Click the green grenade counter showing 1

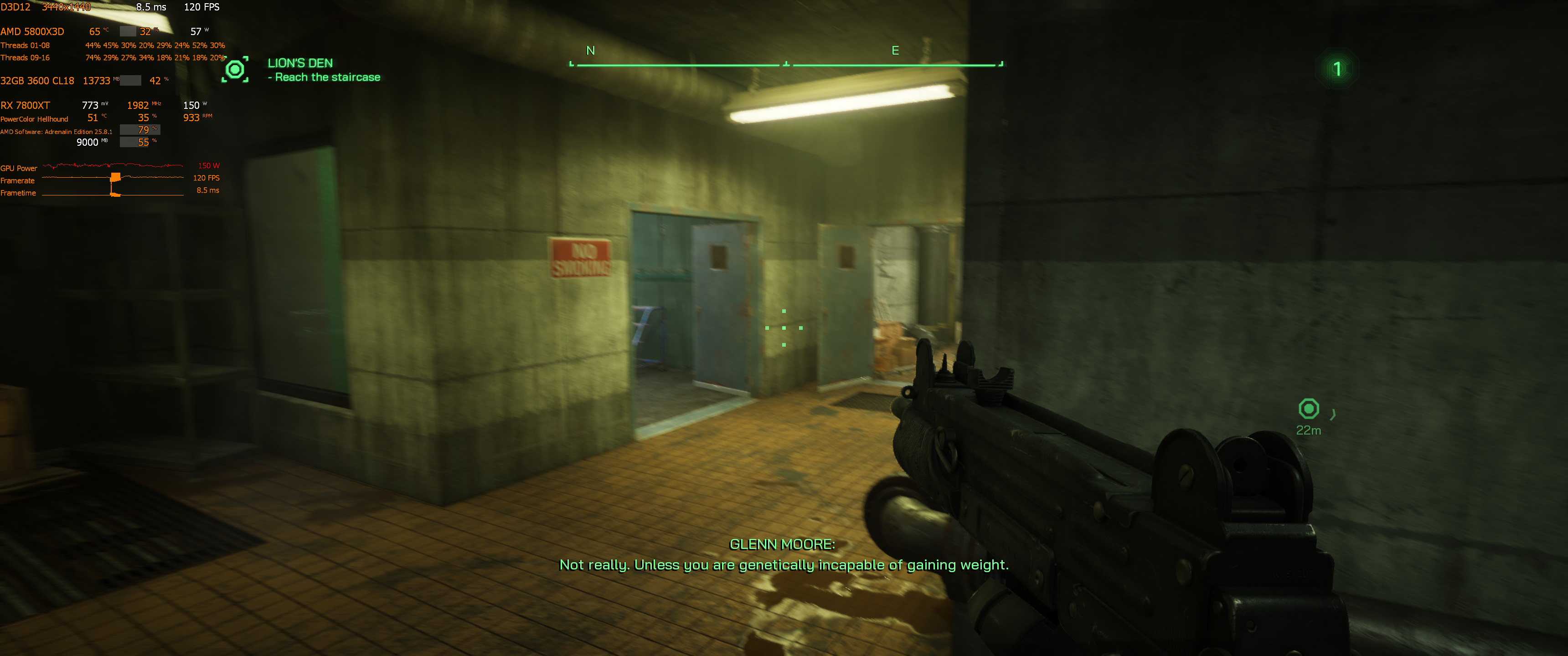[x=1337, y=69]
